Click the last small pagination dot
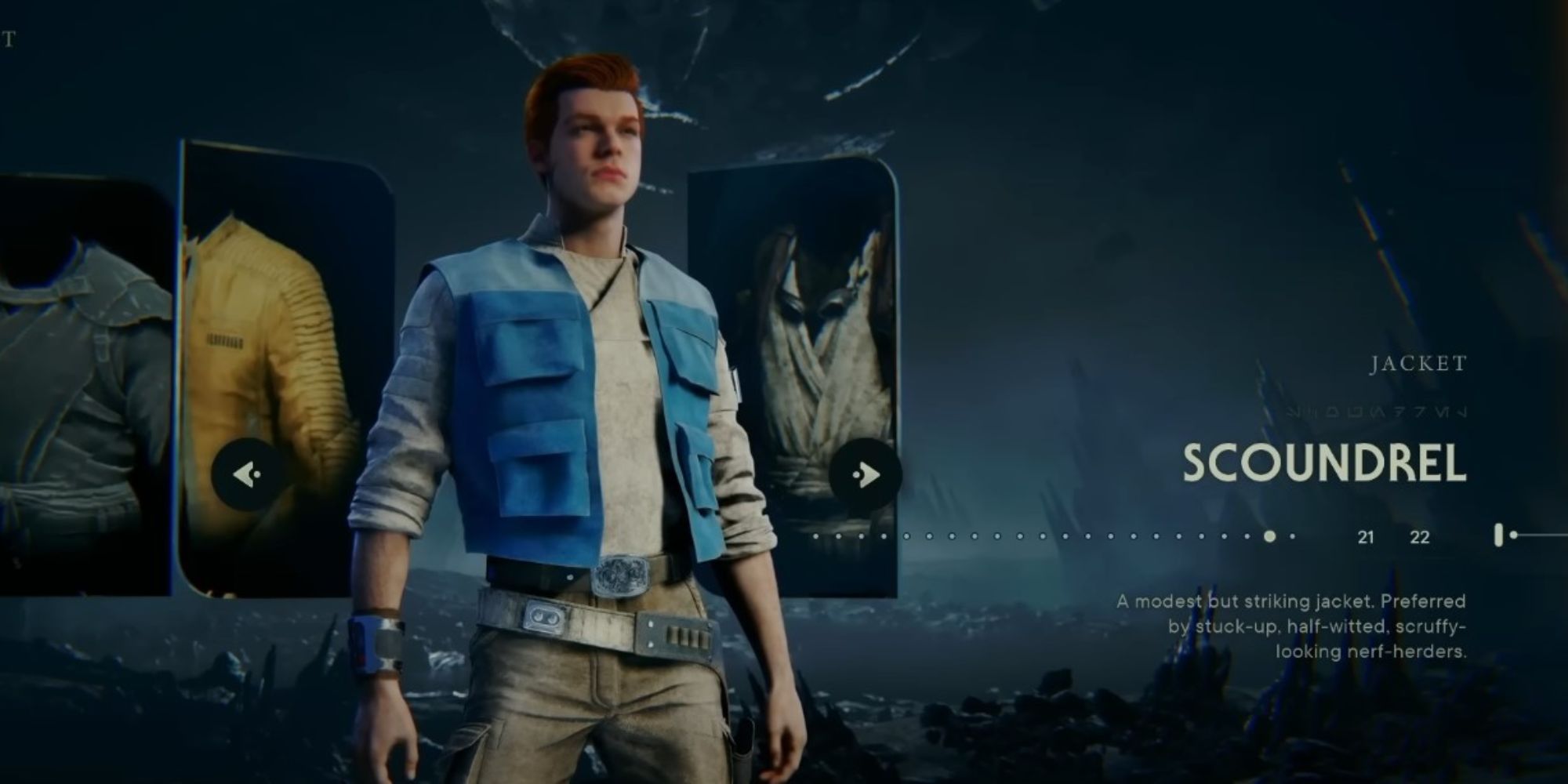The width and height of the screenshot is (1568, 784). coord(1292,536)
